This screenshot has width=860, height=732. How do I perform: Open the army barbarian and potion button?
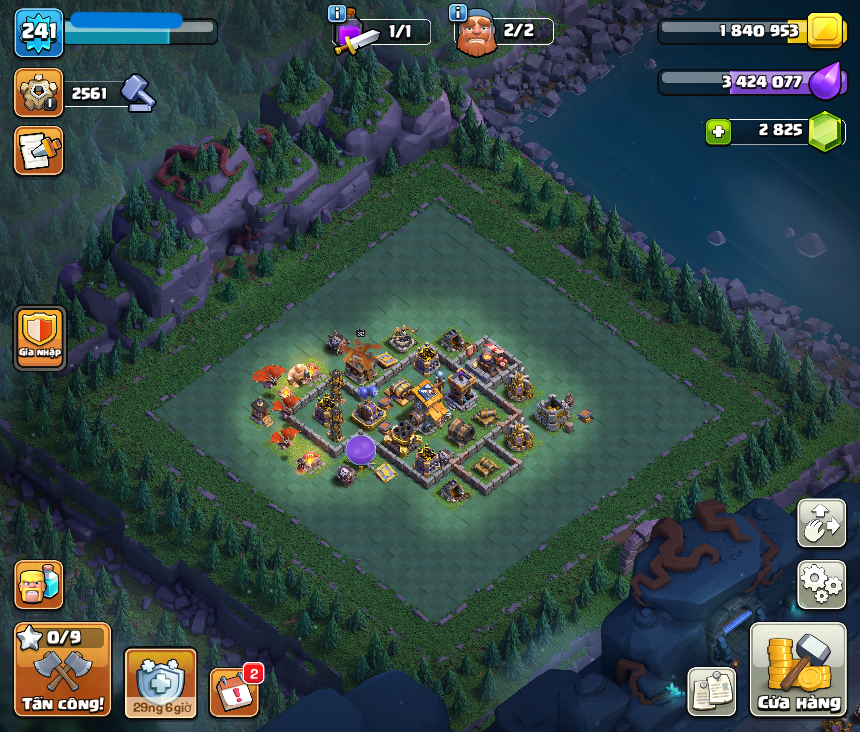click(x=39, y=584)
